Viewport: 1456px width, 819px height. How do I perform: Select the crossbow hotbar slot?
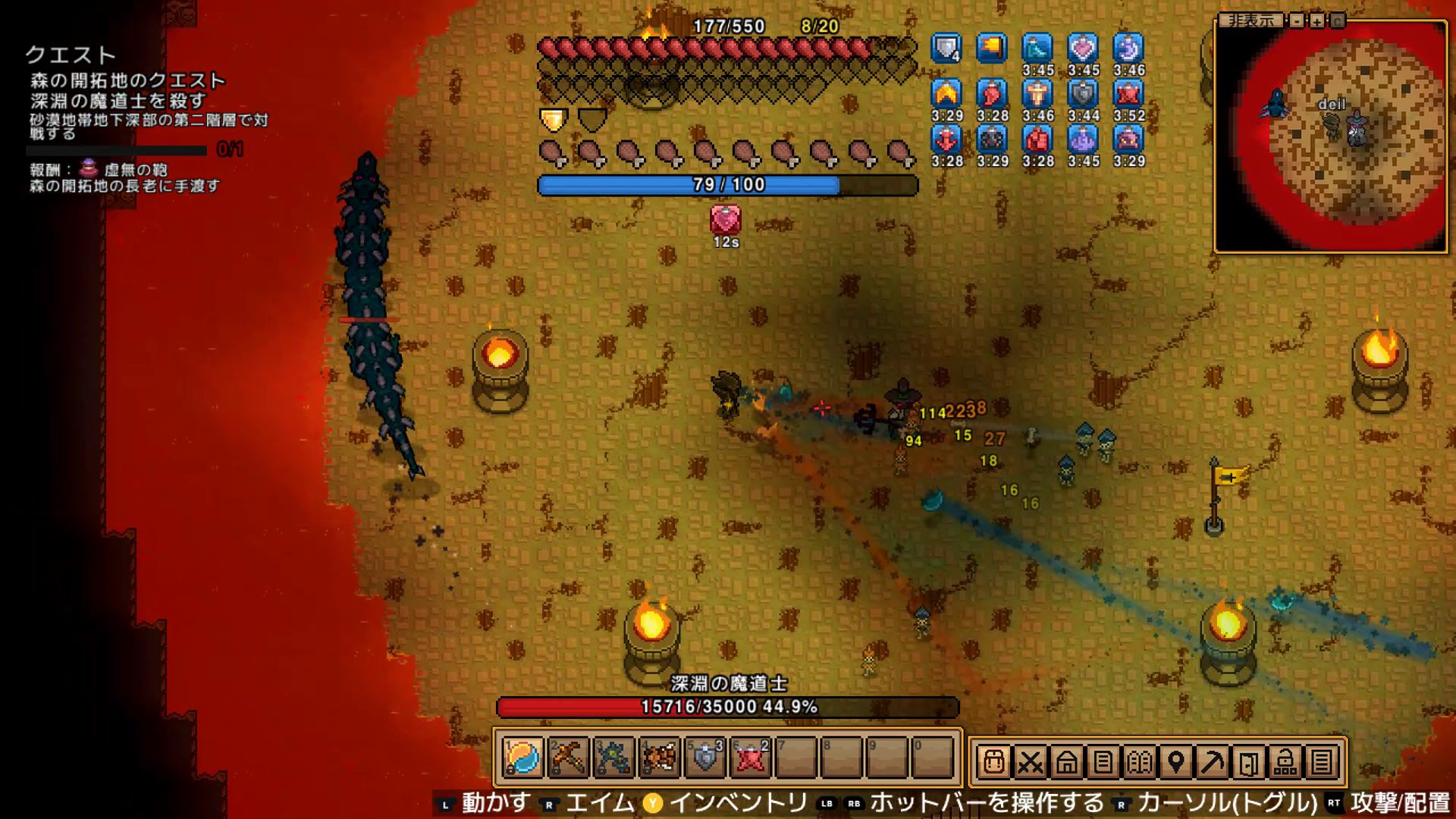(568, 758)
